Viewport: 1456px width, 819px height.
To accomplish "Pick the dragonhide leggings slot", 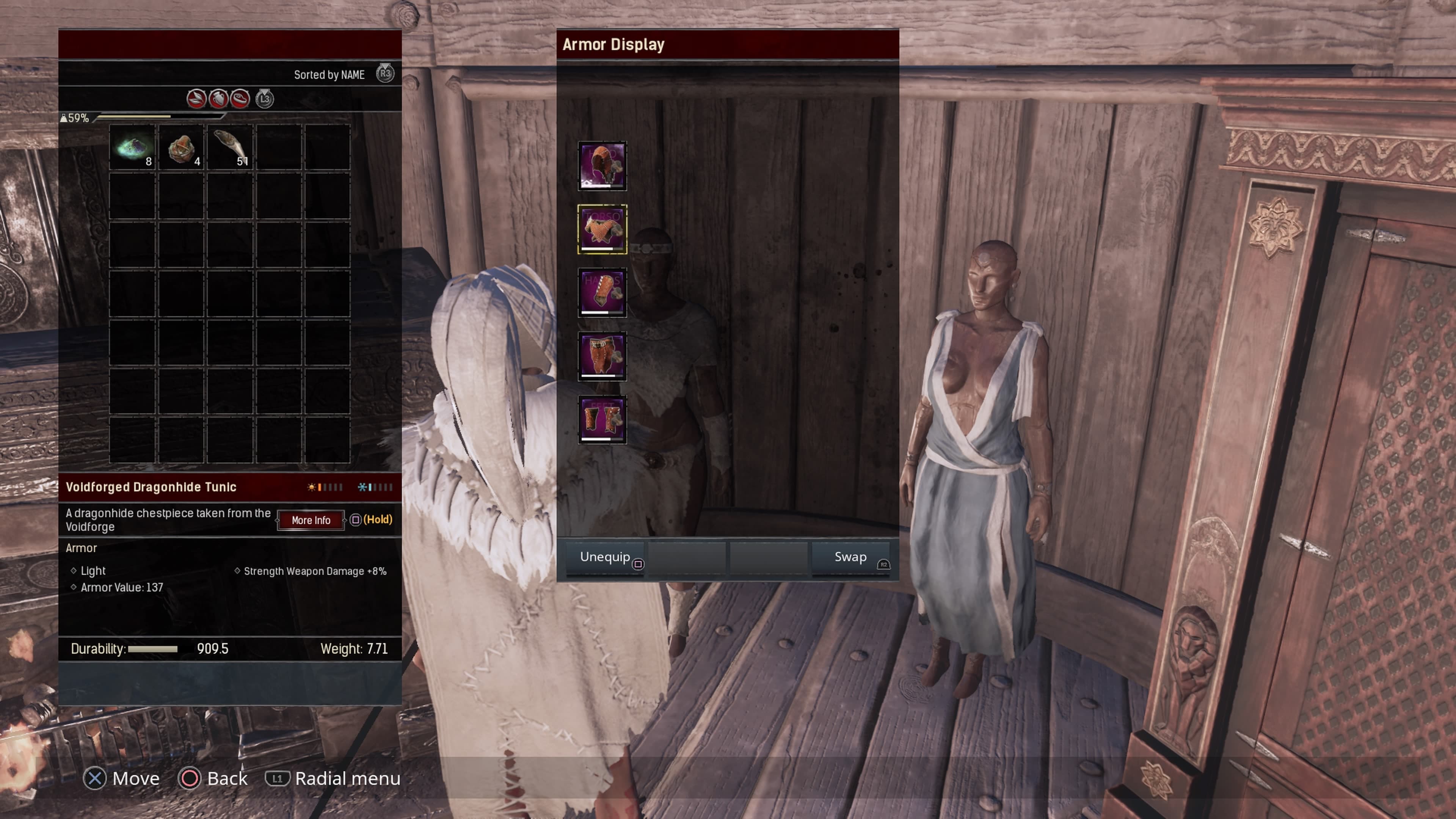I will point(602,356).
